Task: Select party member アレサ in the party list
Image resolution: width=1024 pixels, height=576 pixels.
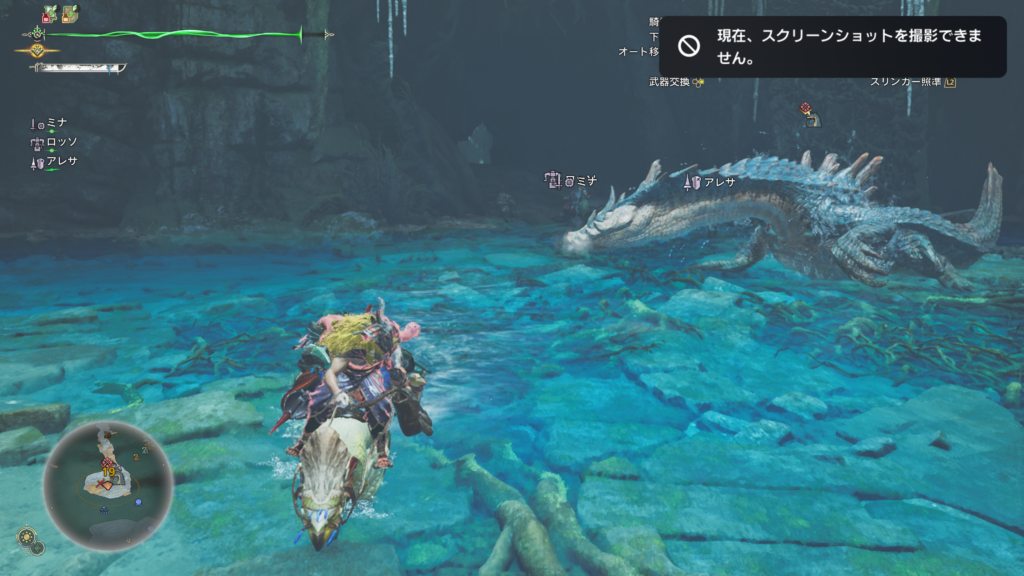Action: [x=55, y=161]
